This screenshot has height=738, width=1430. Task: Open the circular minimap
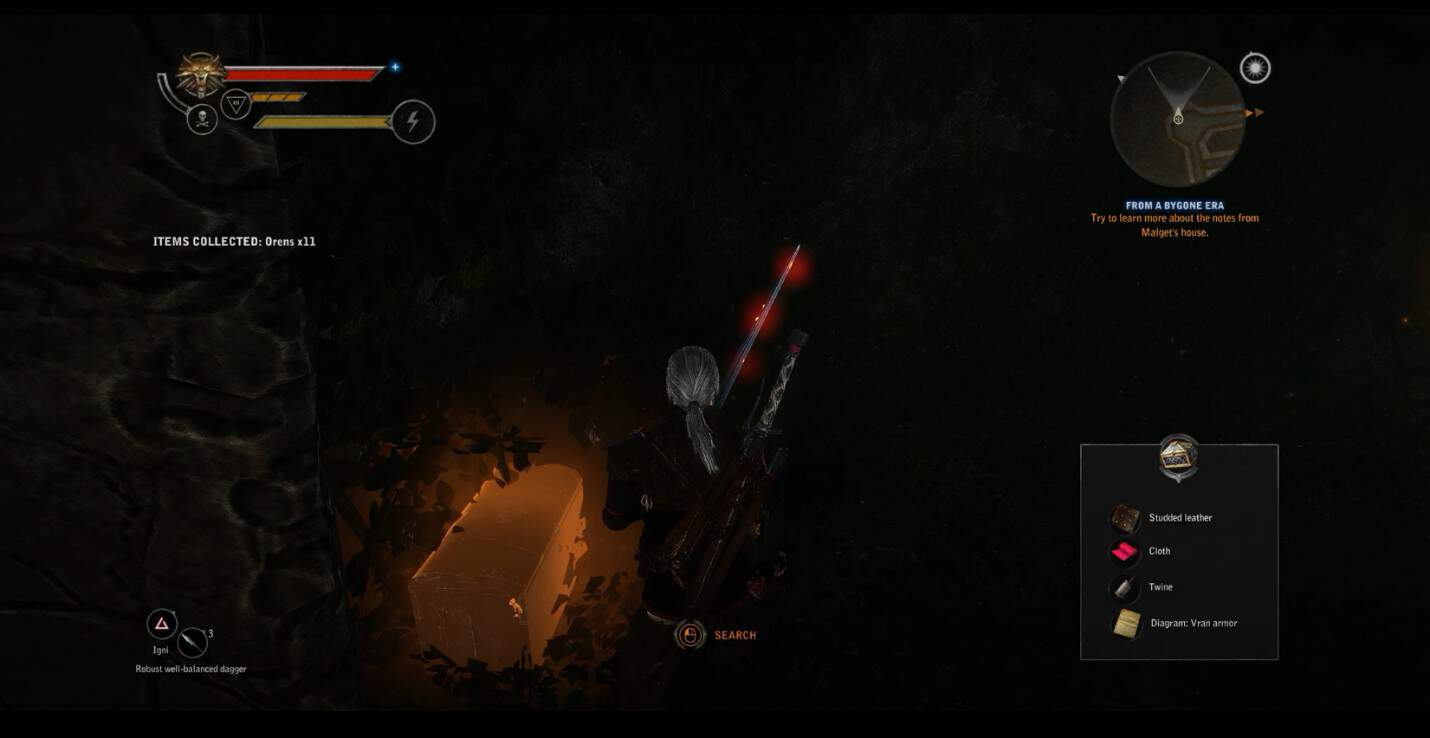pos(1178,119)
